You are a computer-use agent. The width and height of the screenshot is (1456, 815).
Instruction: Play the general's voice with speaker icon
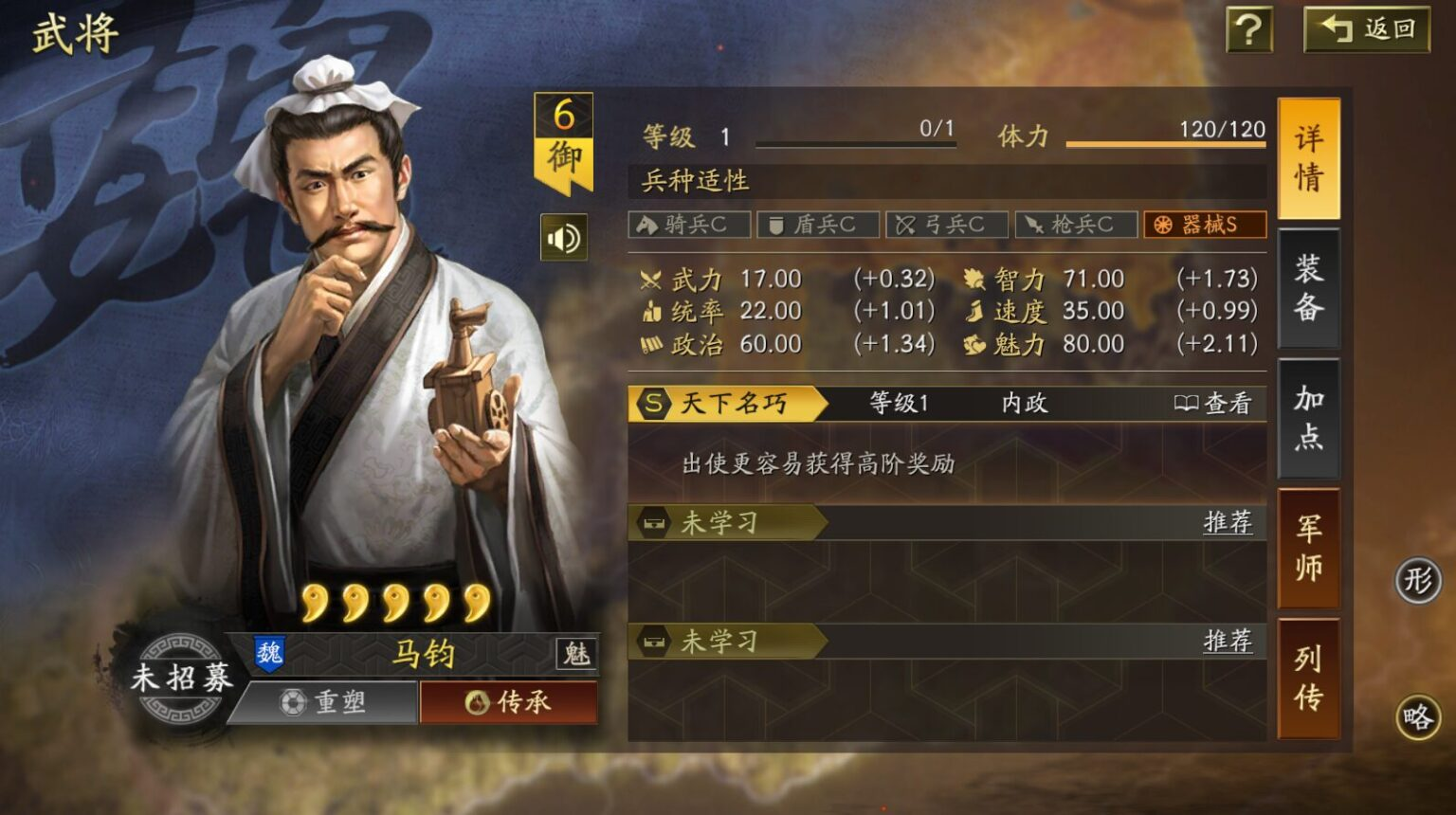pyautogui.click(x=564, y=238)
